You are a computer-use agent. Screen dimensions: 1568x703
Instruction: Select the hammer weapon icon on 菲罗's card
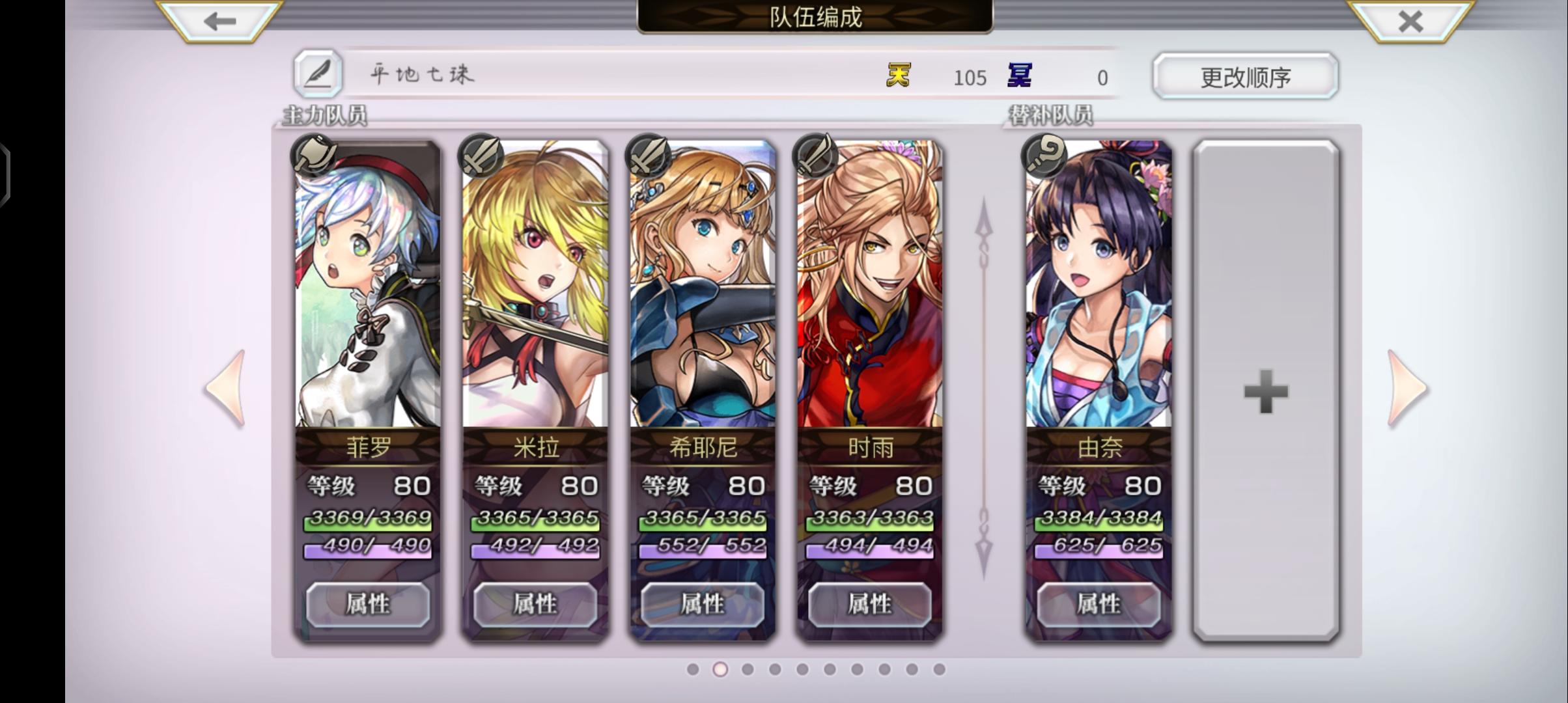point(315,156)
